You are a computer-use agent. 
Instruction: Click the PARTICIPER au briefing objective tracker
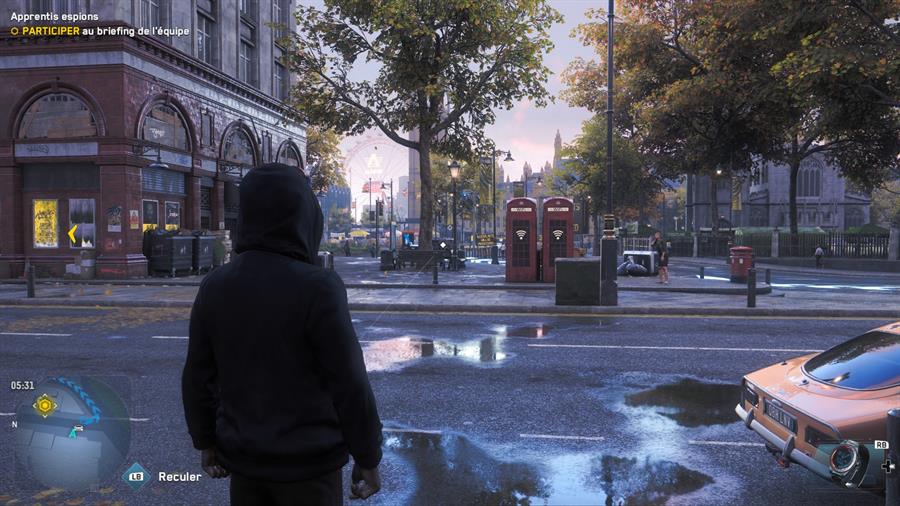click(86, 31)
